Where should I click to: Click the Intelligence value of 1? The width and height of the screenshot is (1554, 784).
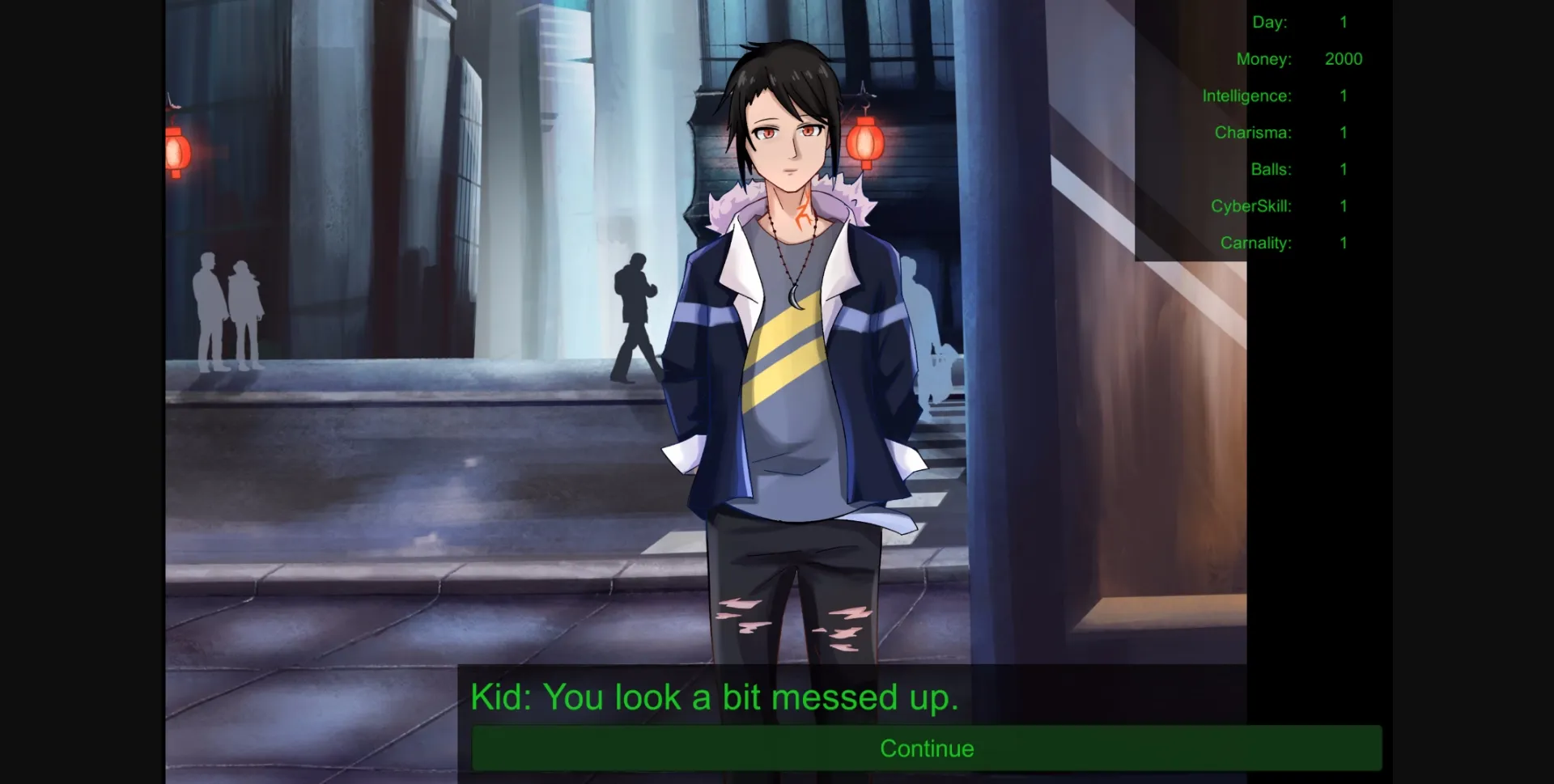pyautogui.click(x=1342, y=95)
